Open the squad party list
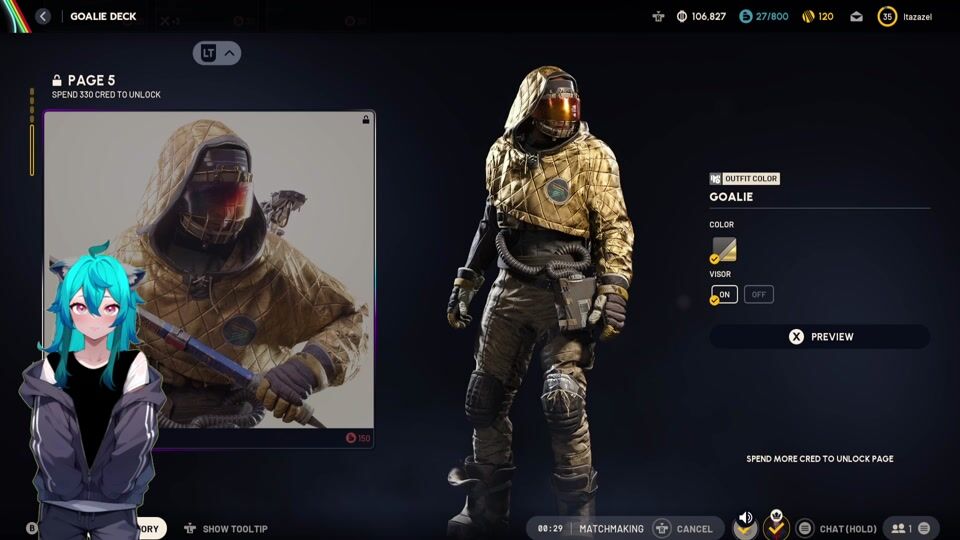The height and width of the screenshot is (540, 960). tap(911, 528)
